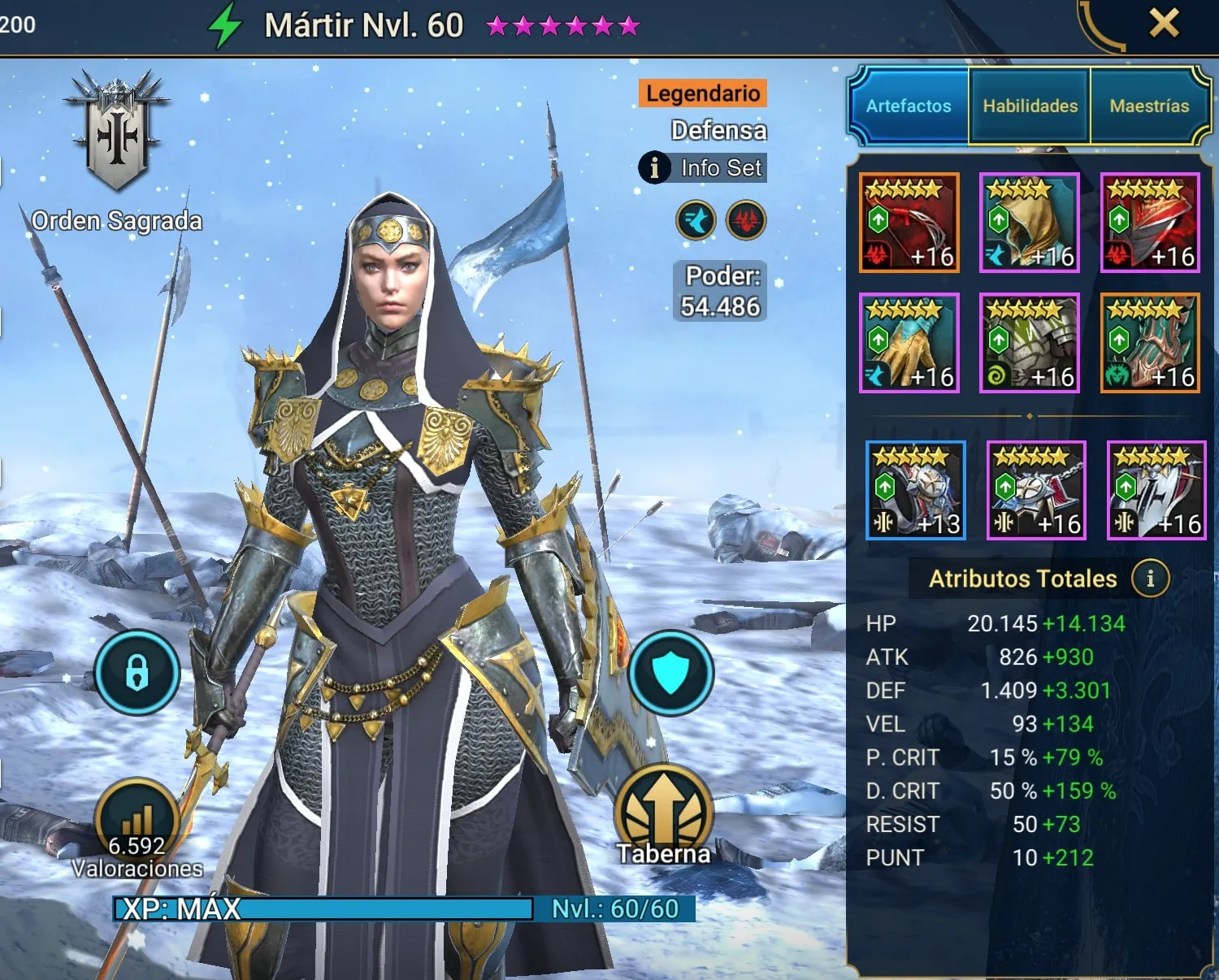Select the red weapon artifact slot
1219x980 pixels.
909,223
